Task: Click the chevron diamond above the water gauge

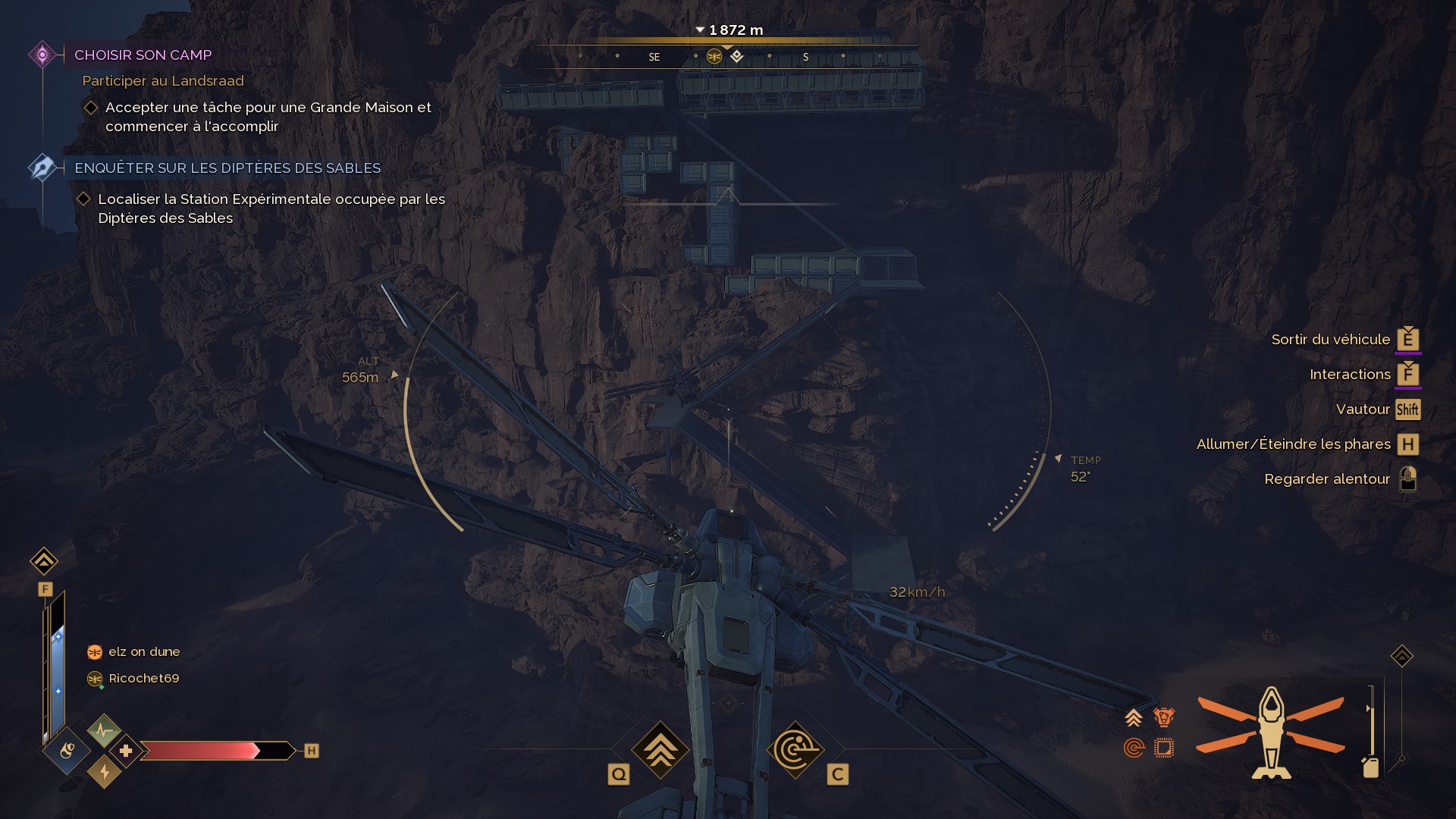Action: point(44,561)
